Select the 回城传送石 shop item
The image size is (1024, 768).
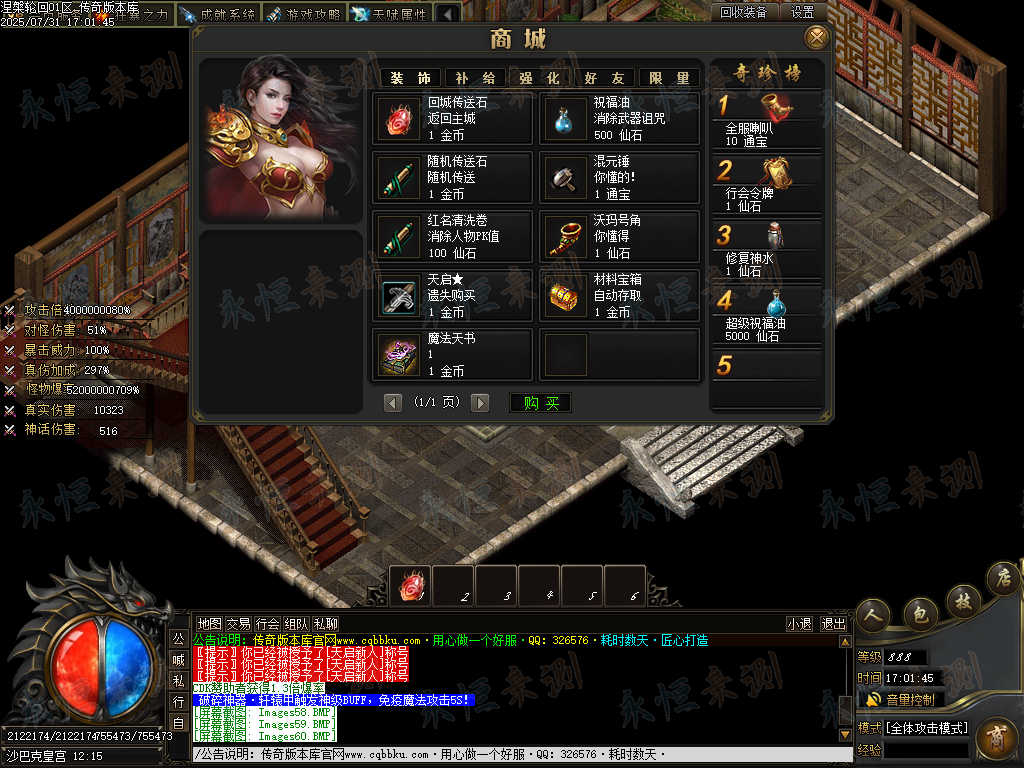pos(453,119)
